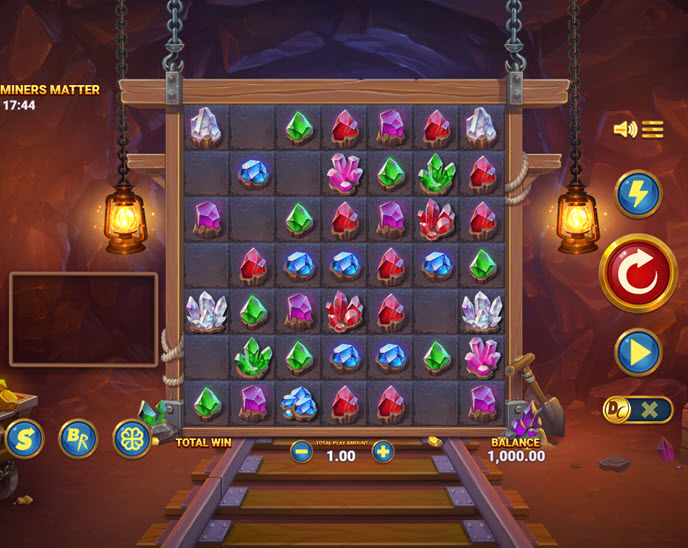
Task: Click the yellow S button
Action: point(24,439)
